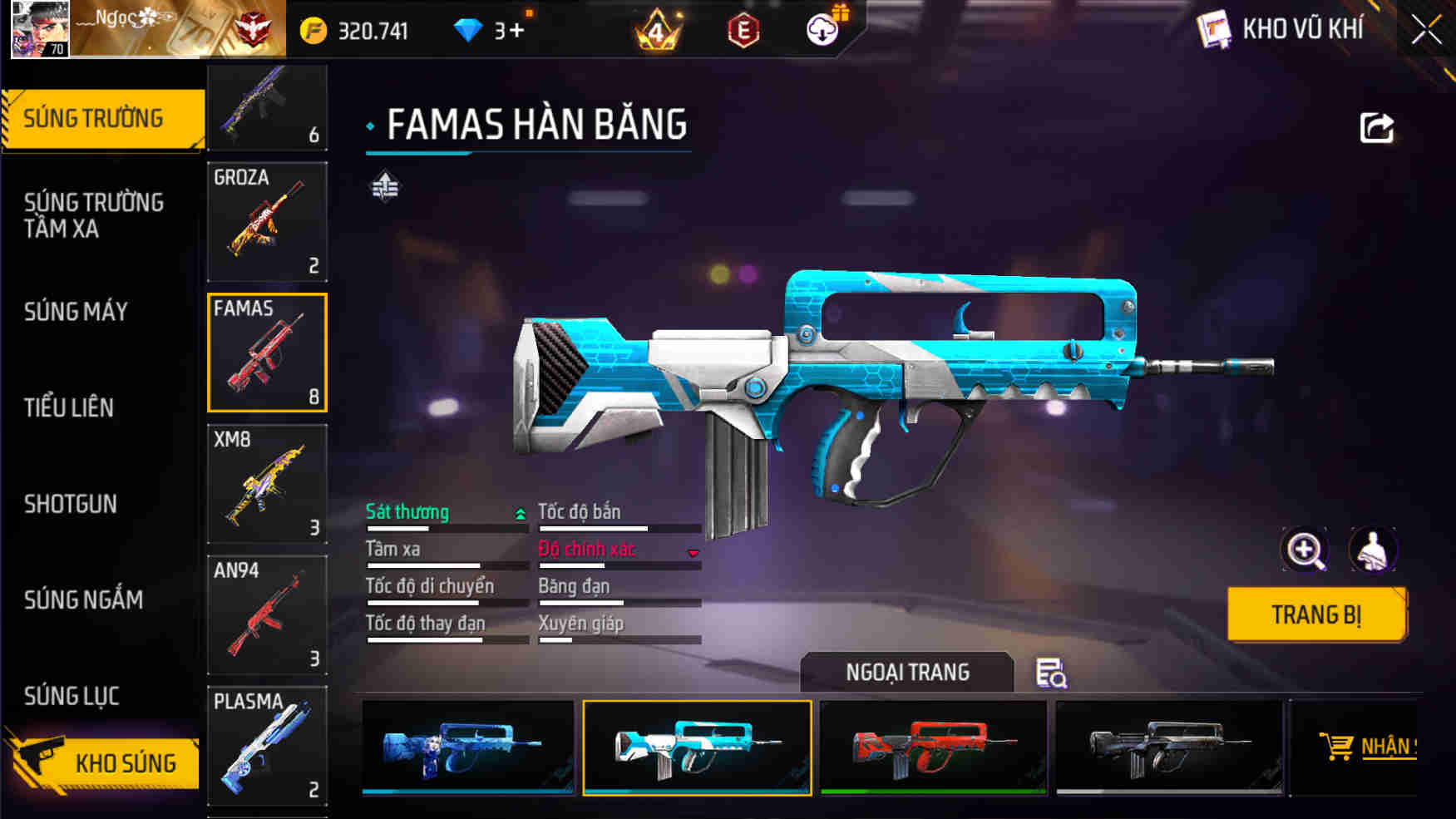This screenshot has width=1456, height=819.
Task: Click the share icon
Action: [x=1376, y=128]
